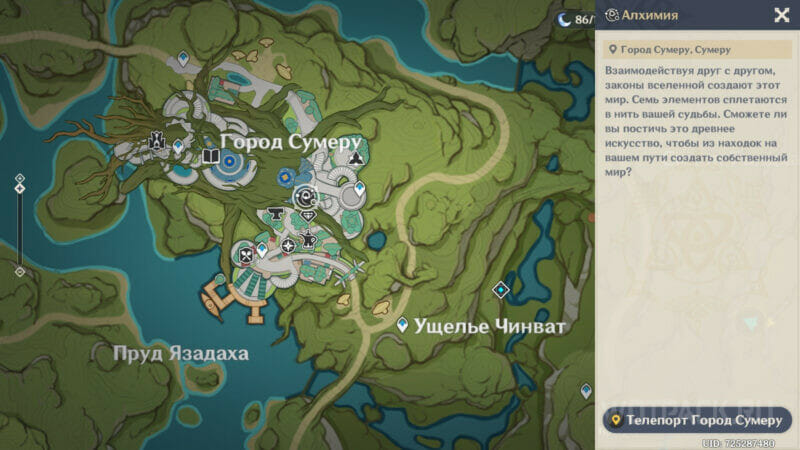Select the Alchemy marker on the map

(307, 196)
